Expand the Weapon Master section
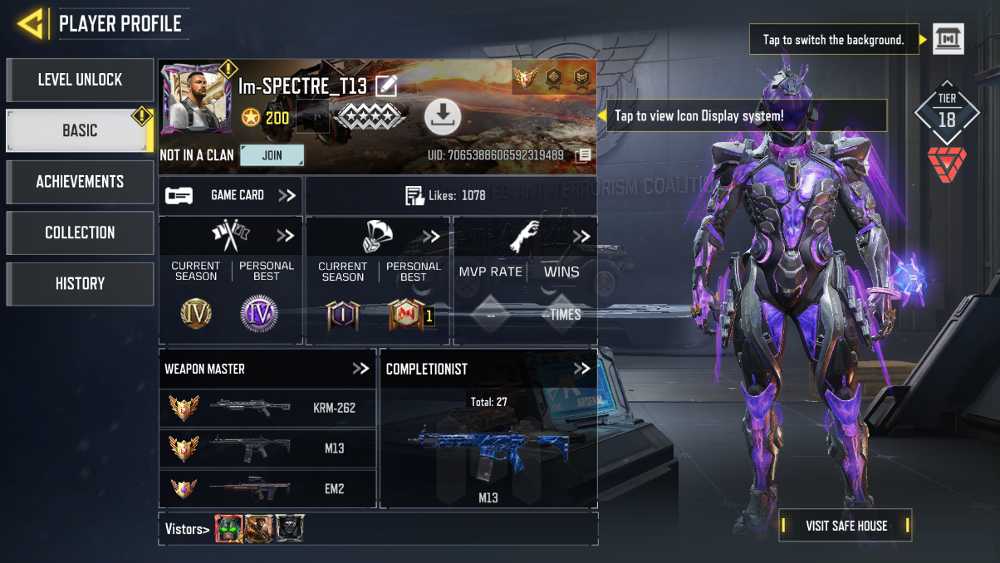Viewport: 1000px width, 563px height. click(x=361, y=369)
